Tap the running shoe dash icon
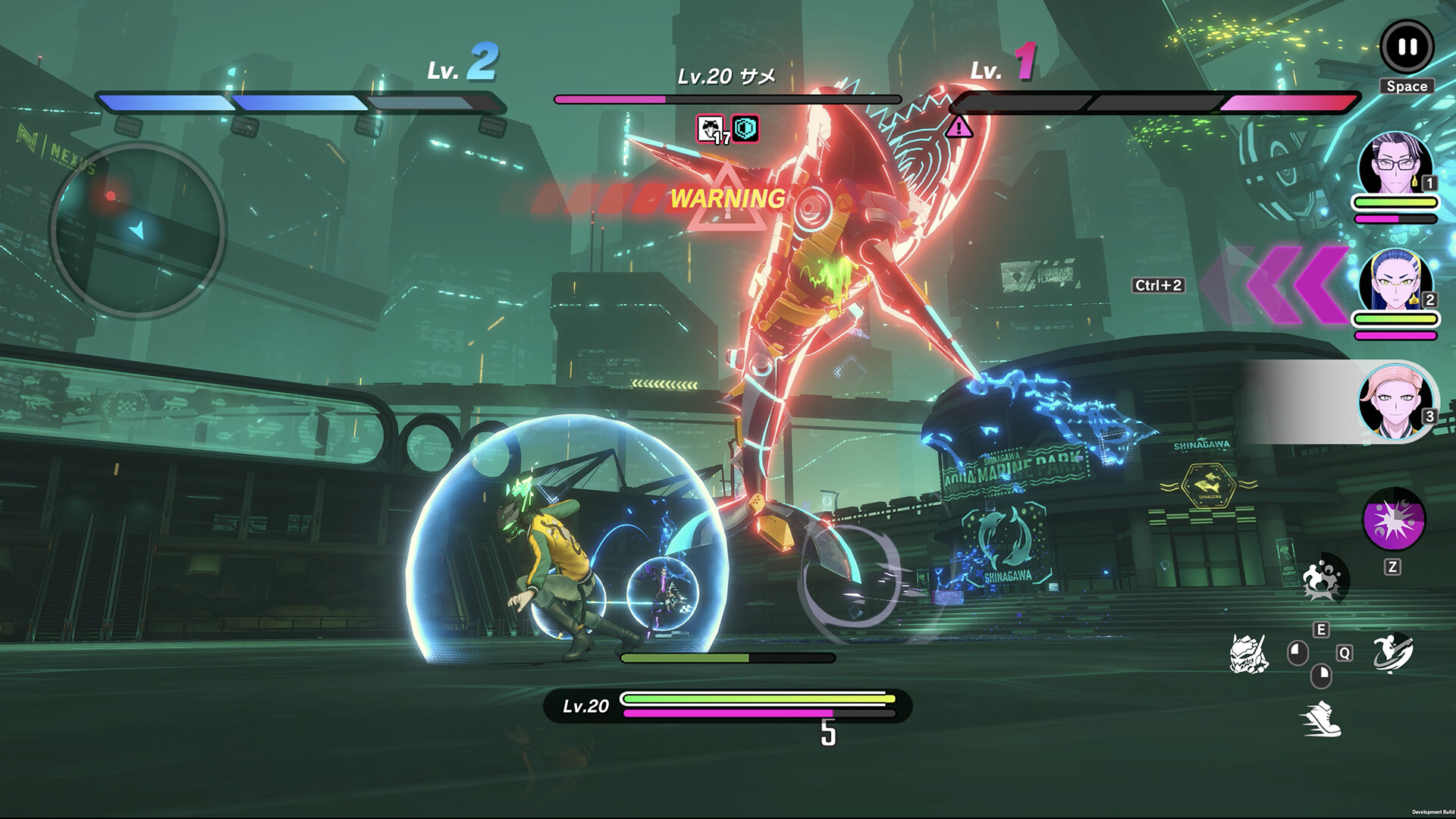Viewport: 1456px width, 819px height. 1320,718
